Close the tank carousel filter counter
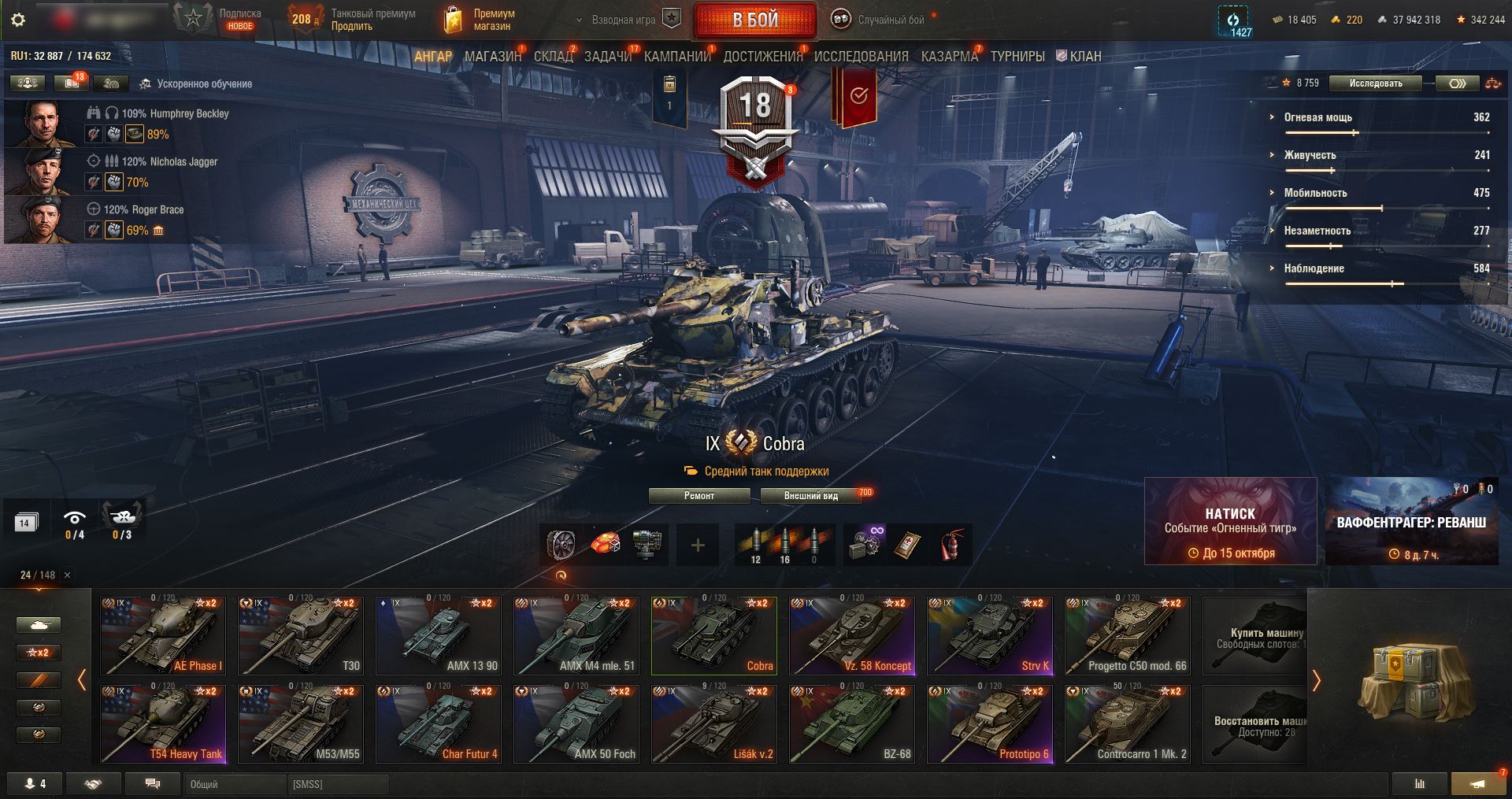Image resolution: width=1512 pixels, height=799 pixels. [x=67, y=575]
